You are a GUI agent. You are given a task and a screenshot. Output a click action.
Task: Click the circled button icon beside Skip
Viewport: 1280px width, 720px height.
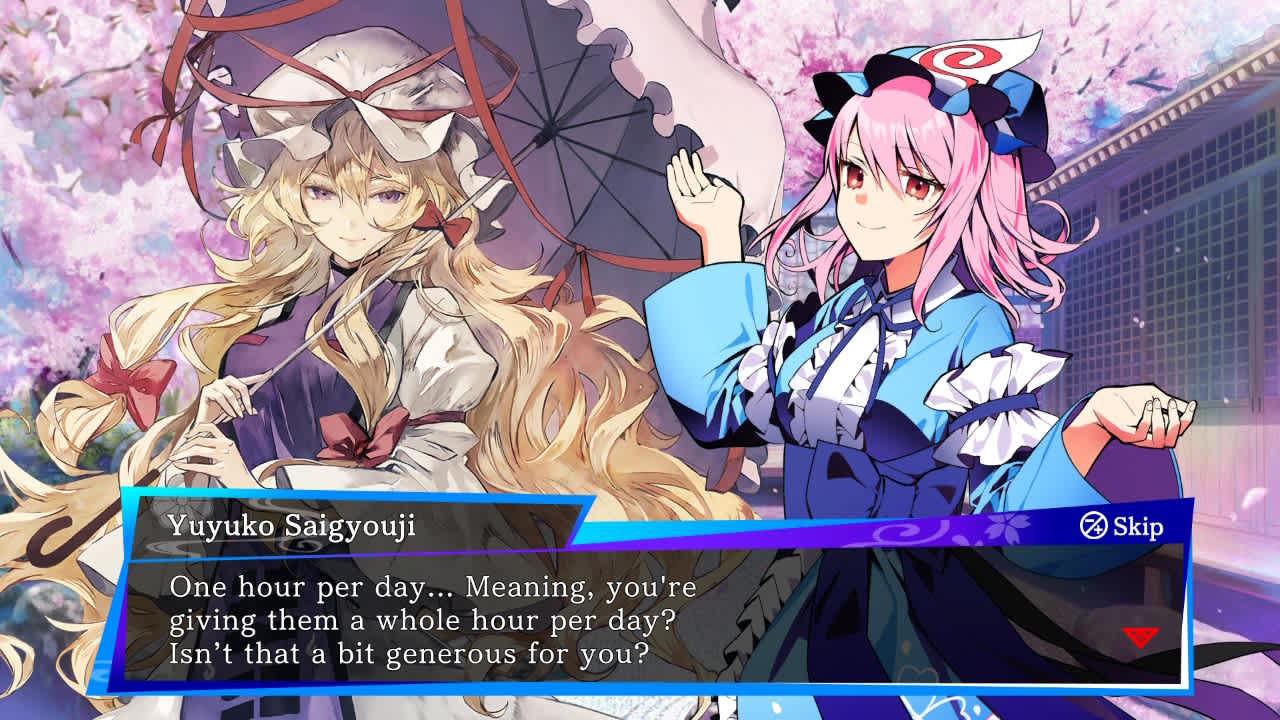pos(1094,524)
